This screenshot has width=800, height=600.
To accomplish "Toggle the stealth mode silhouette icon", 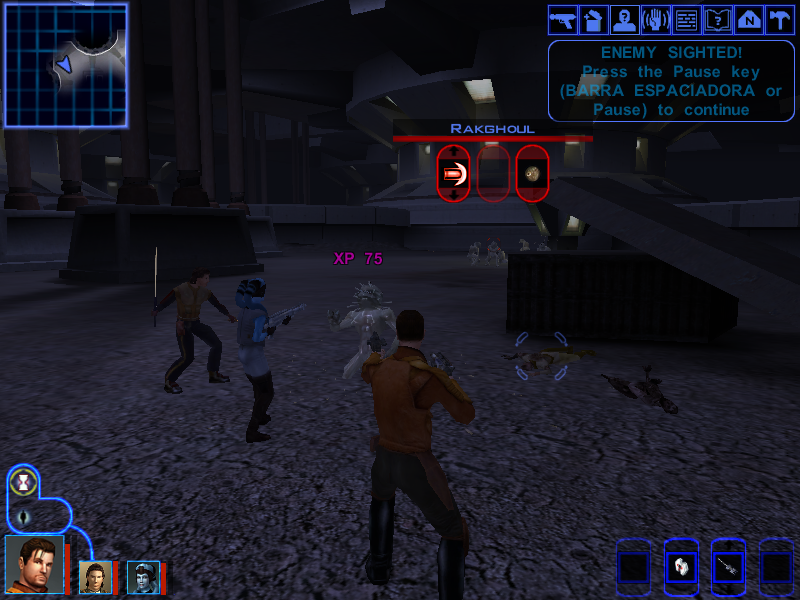I will click(x=24, y=517).
